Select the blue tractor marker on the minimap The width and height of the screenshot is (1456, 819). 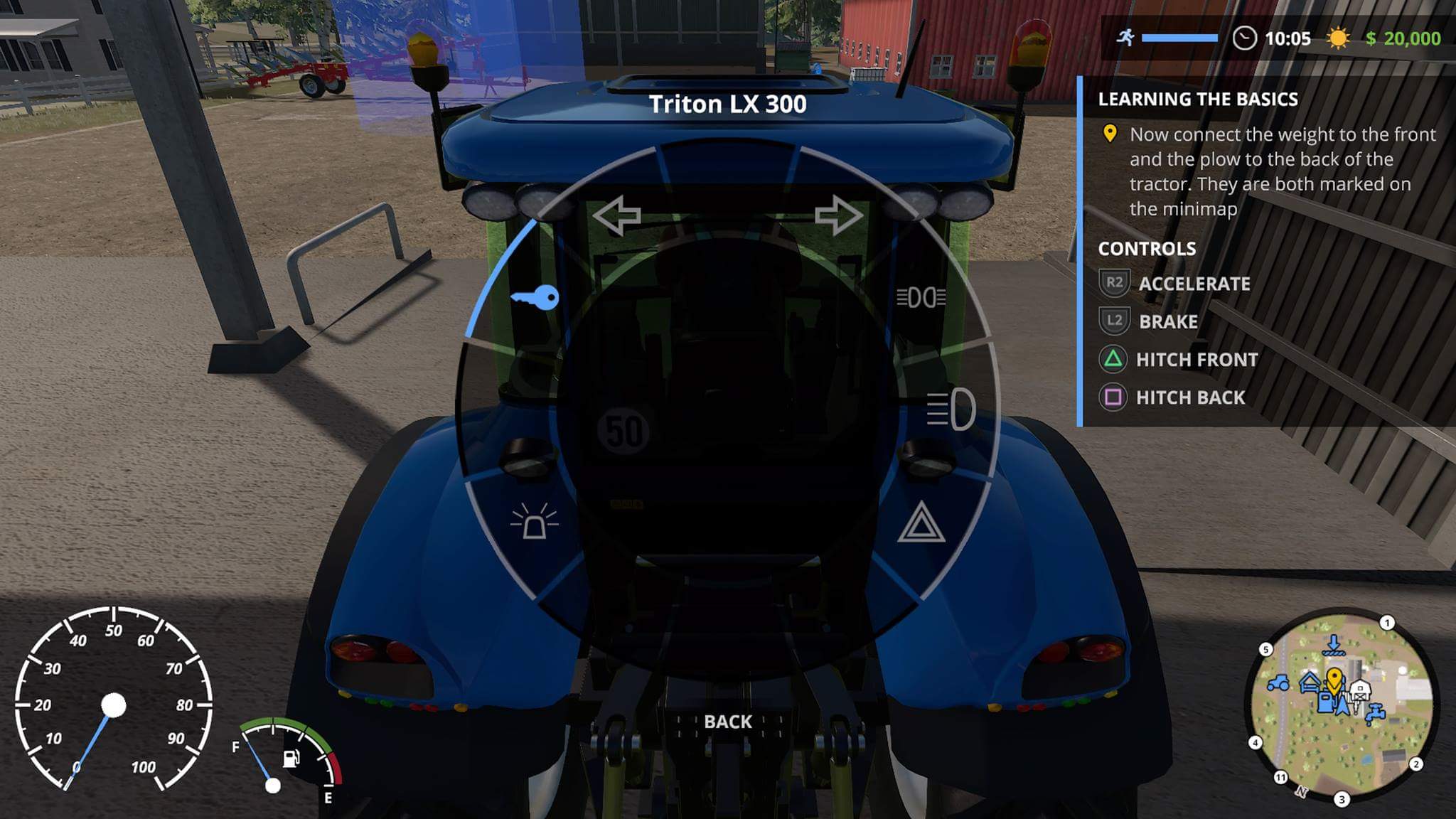(x=1278, y=683)
